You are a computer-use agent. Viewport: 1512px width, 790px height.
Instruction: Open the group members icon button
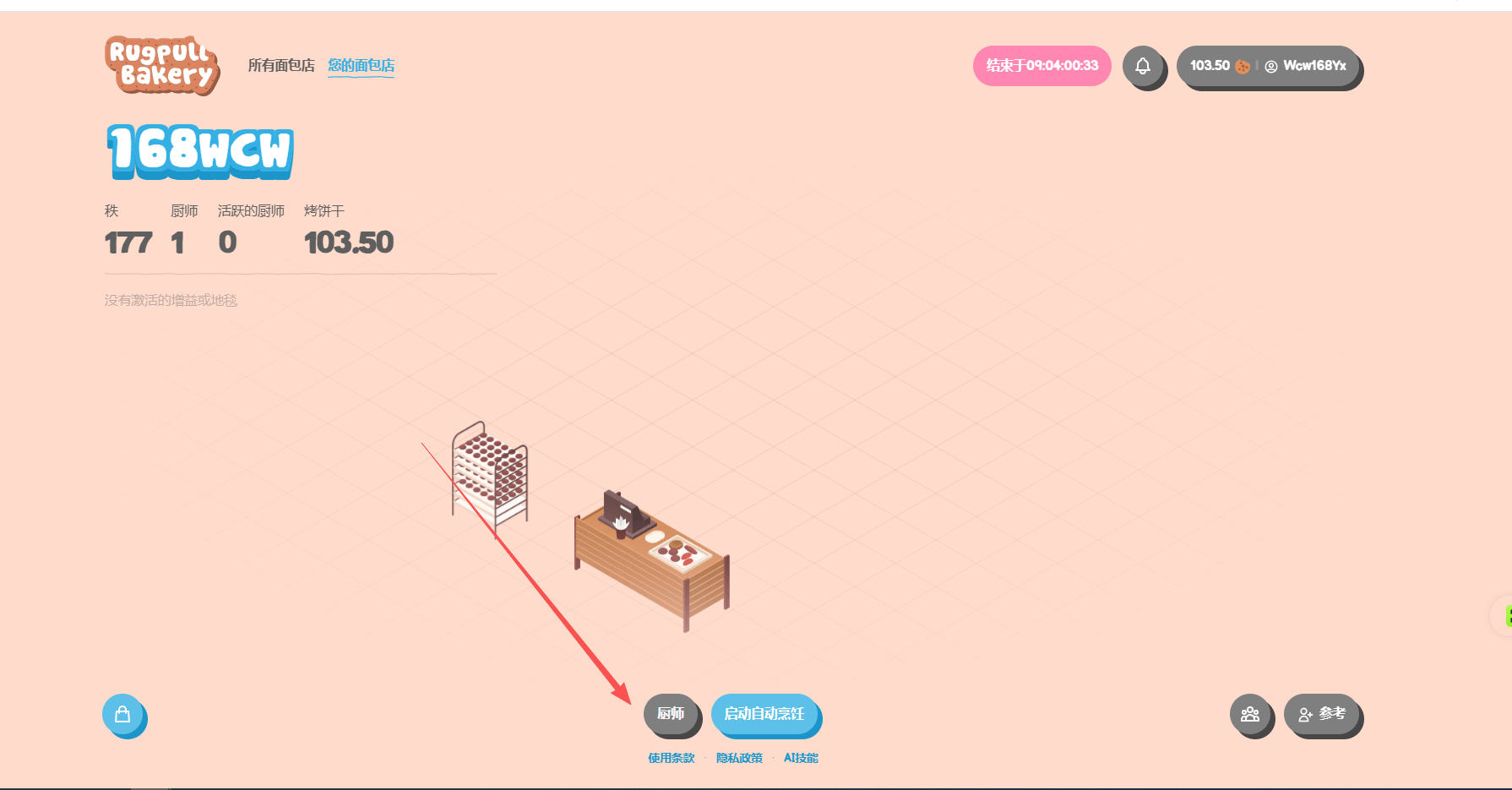point(1250,715)
